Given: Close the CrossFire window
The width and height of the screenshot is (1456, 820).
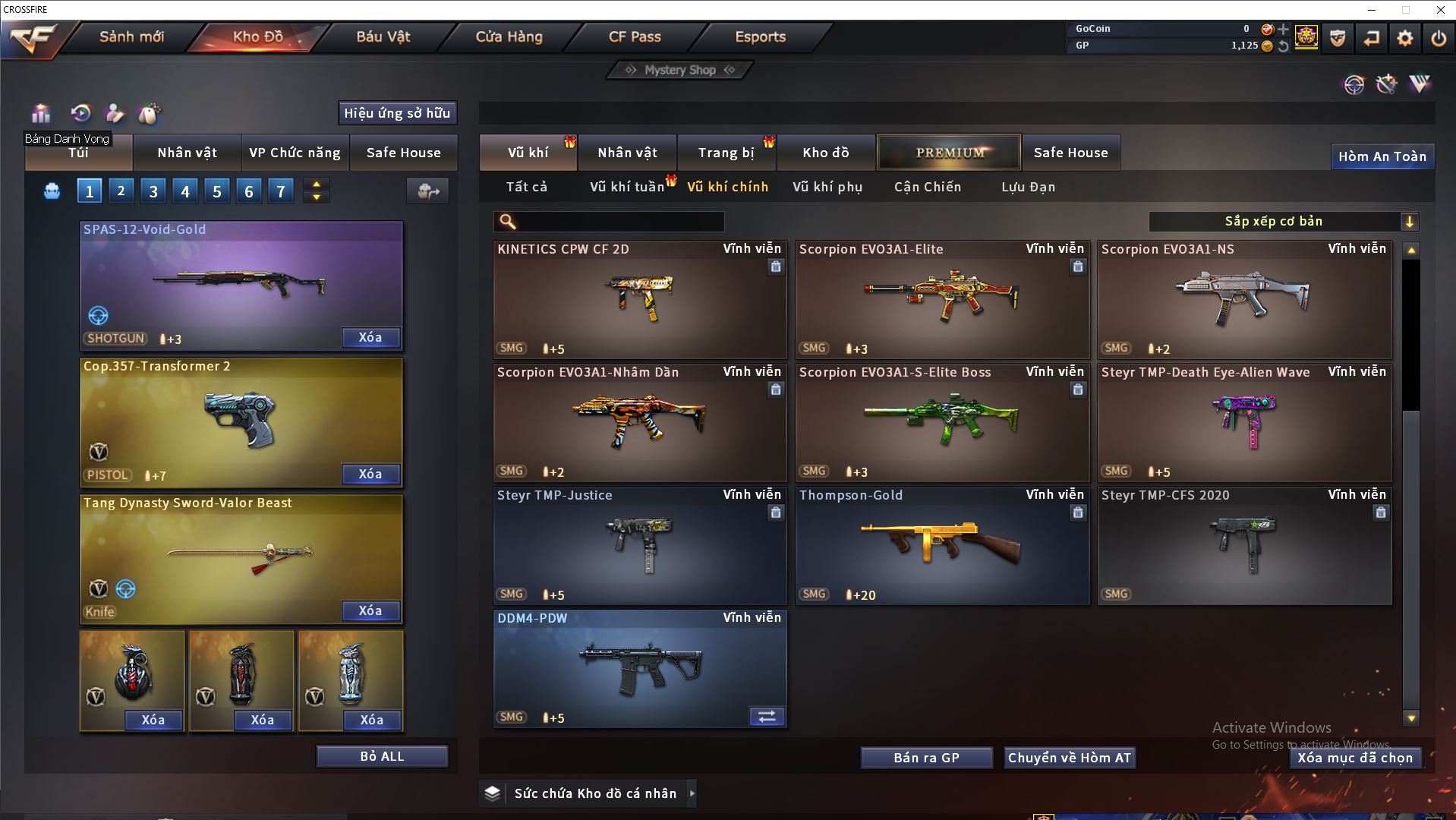Looking at the screenshot, I should click(x=1440, y=10).
